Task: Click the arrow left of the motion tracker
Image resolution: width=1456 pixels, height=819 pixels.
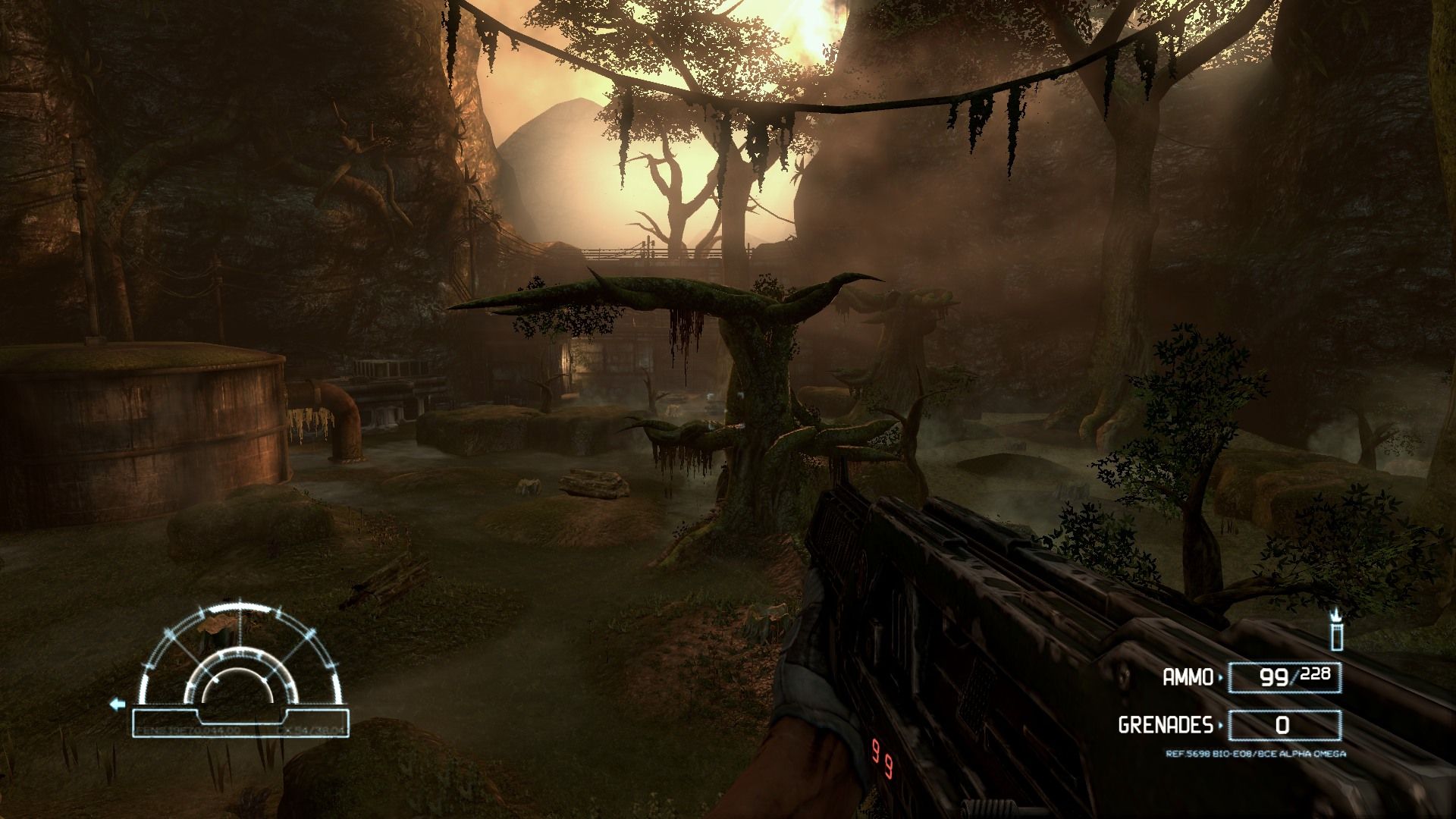Action: tap(117, 704)
